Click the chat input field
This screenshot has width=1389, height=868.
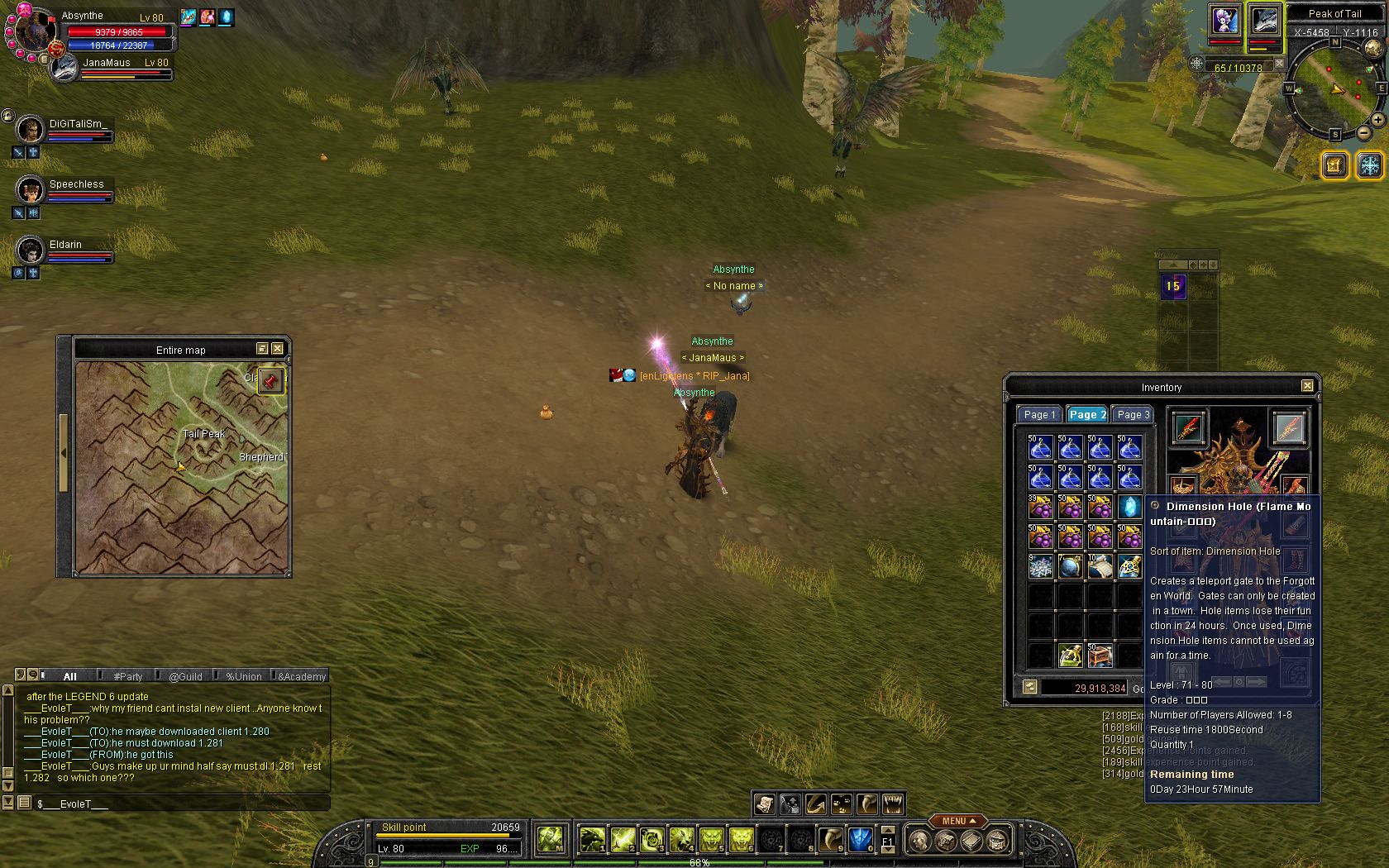coord(182,804)
